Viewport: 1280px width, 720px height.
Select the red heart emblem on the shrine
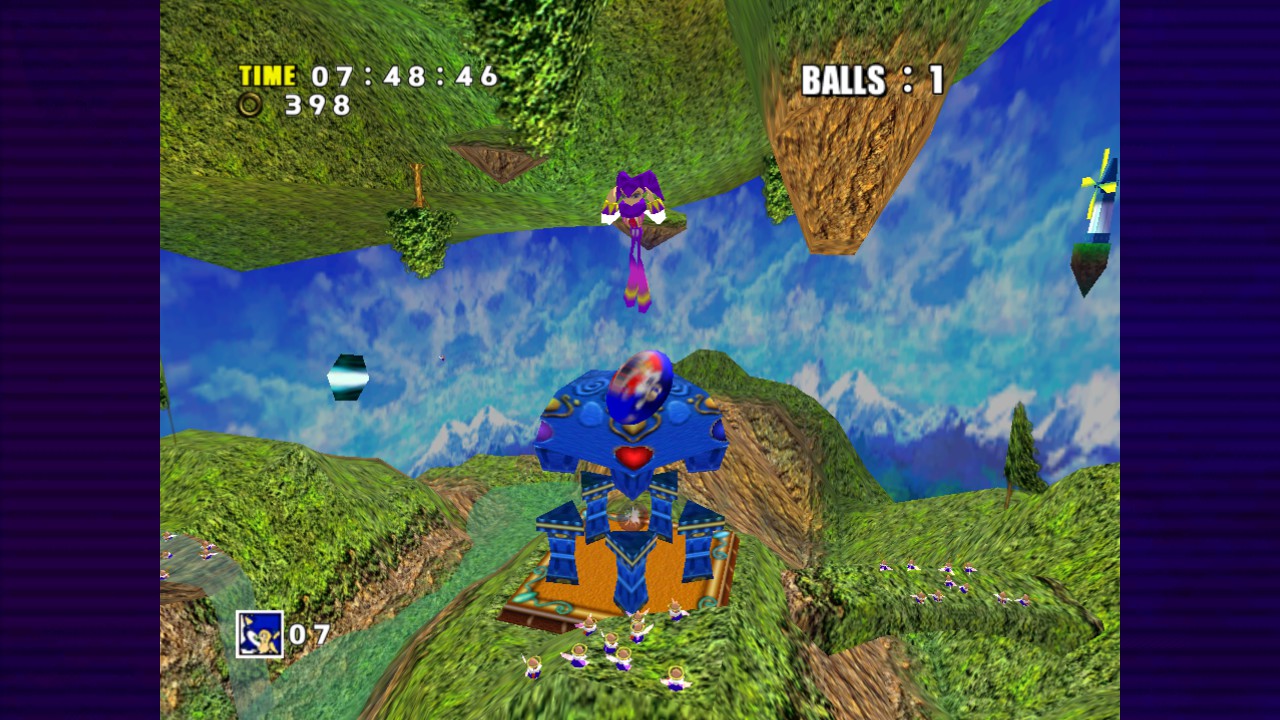tap(634, 458)
